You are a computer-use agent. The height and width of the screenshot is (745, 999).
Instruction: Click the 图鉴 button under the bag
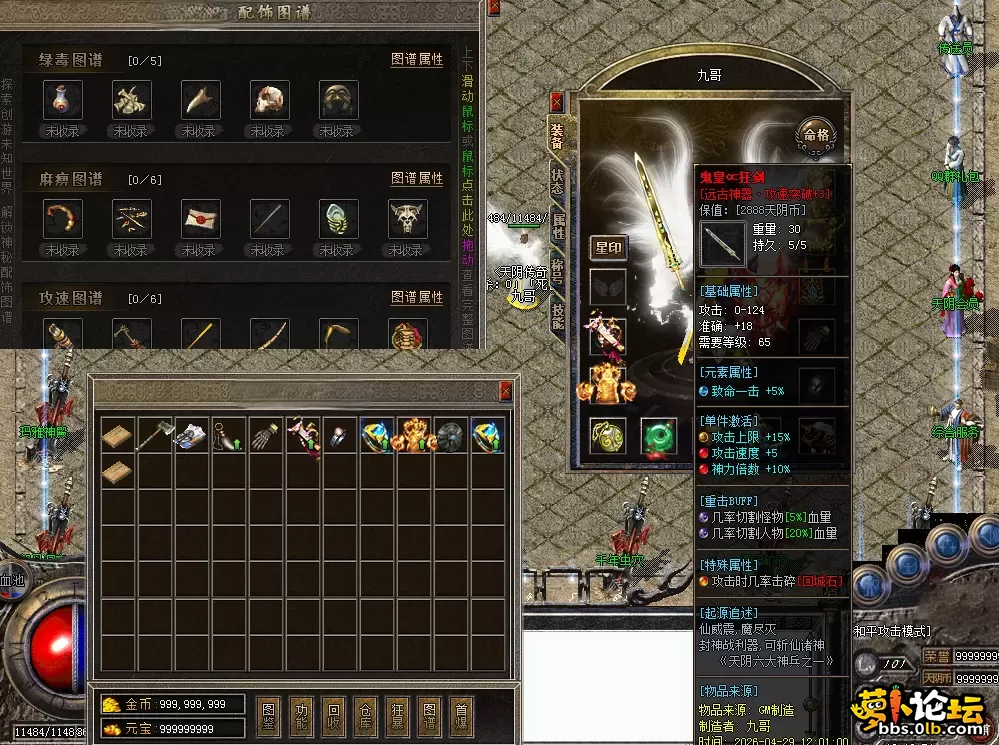(x=270, y=716)
